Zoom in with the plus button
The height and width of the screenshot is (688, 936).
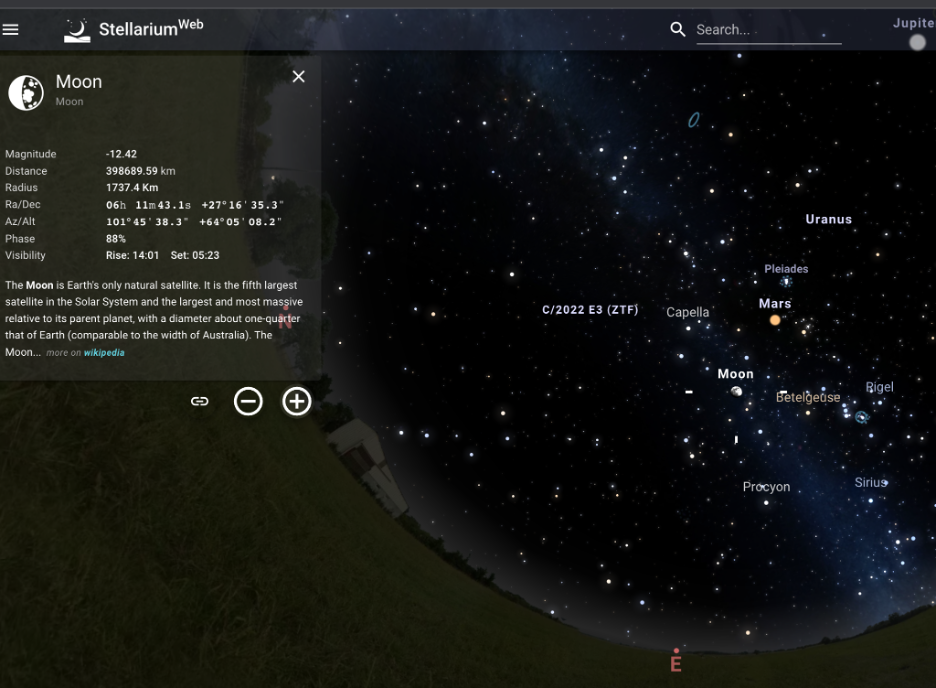pos(297,401)
